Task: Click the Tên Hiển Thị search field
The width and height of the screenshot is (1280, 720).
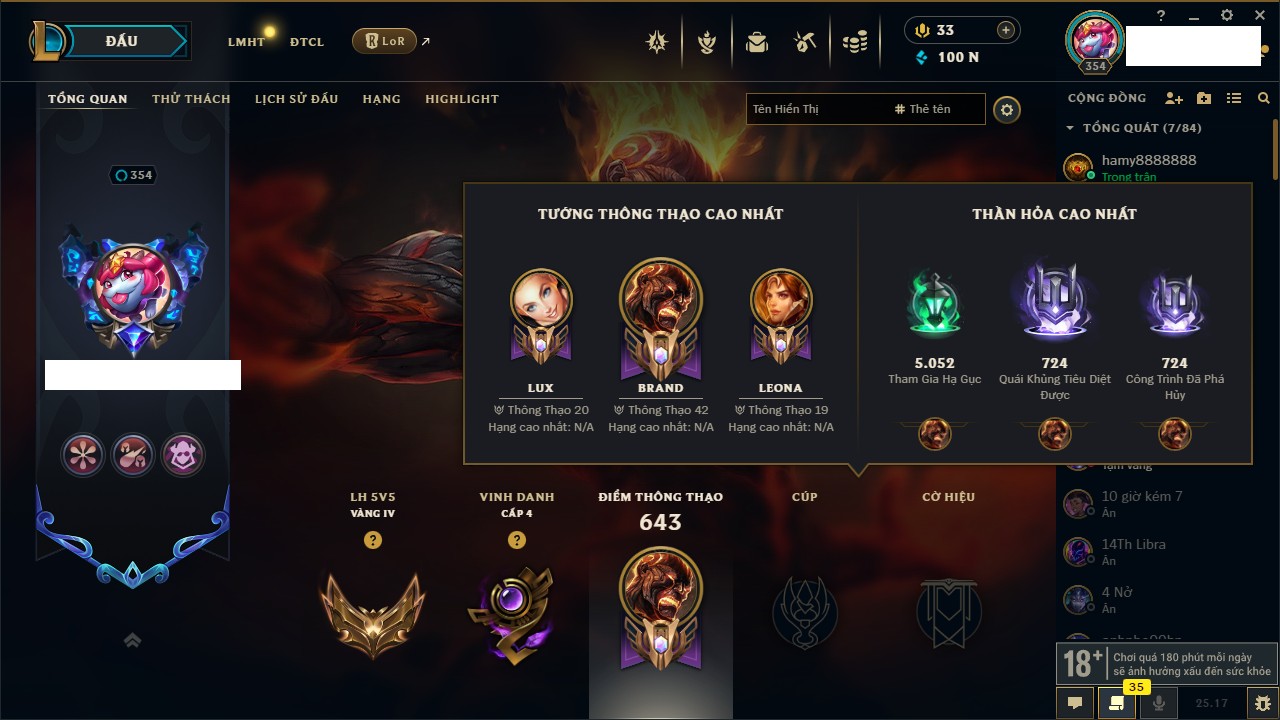Action: pos(815,109)
